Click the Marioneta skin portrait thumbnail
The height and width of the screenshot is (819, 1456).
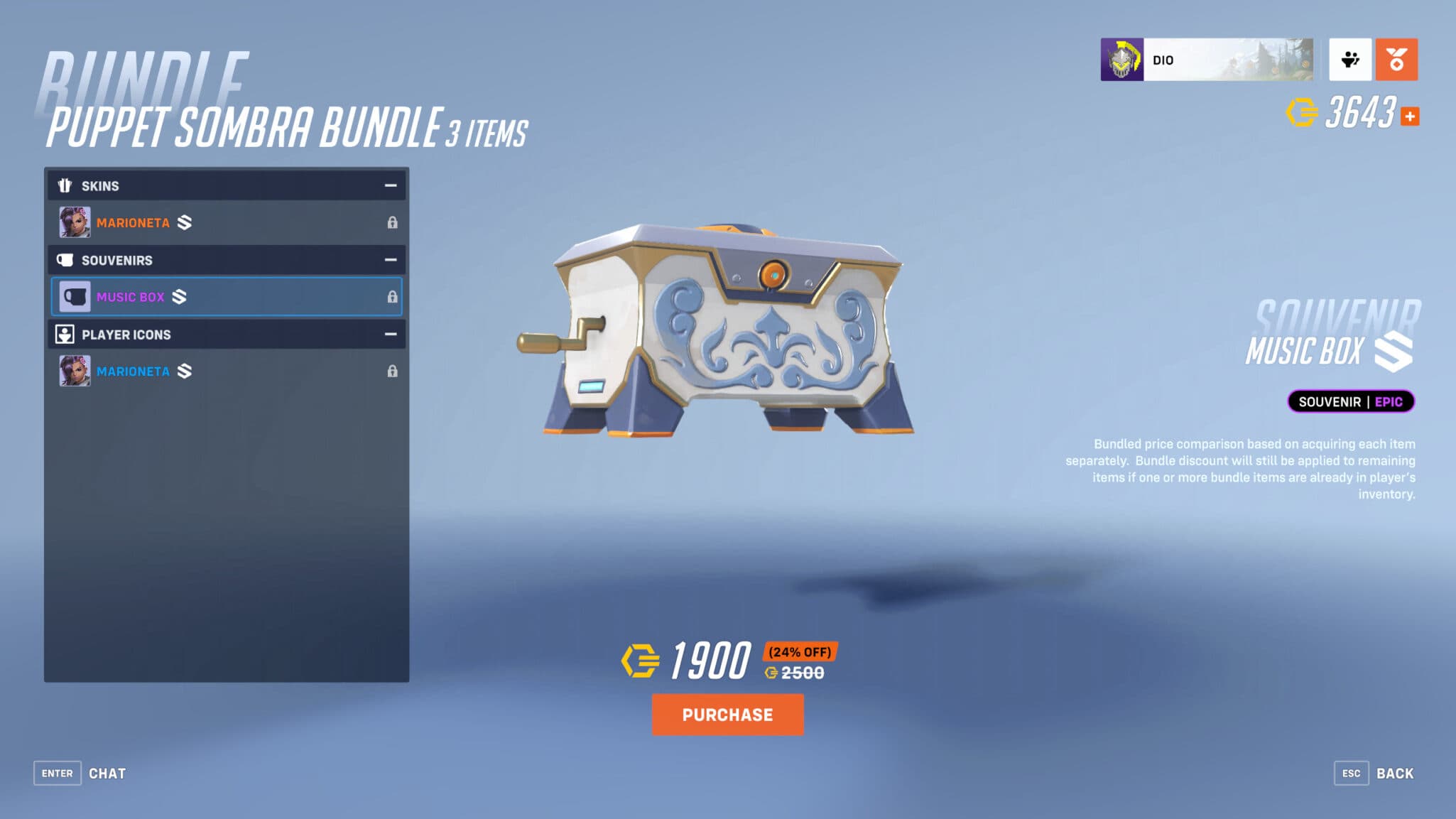75,222
